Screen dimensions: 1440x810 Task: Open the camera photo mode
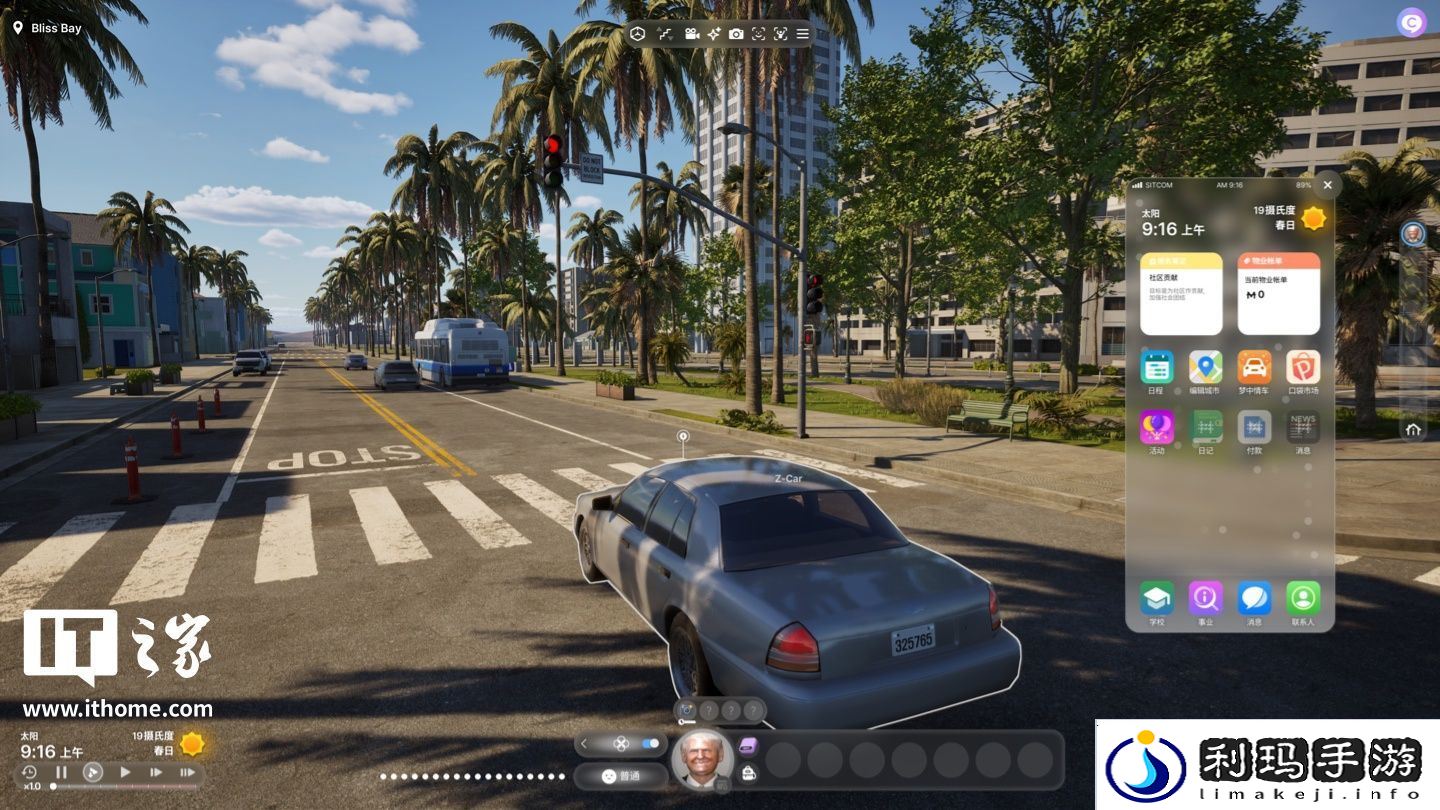pyautogui.click(x=736, y=34)
